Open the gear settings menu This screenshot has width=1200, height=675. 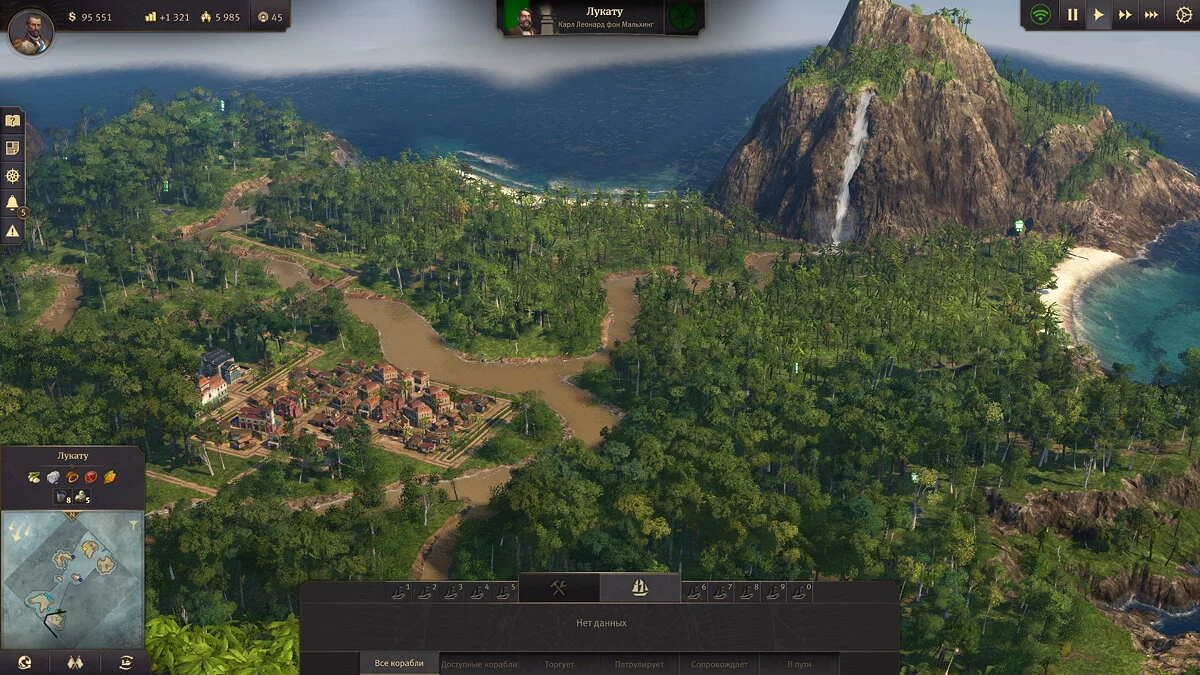click(x=1184, y=15)
